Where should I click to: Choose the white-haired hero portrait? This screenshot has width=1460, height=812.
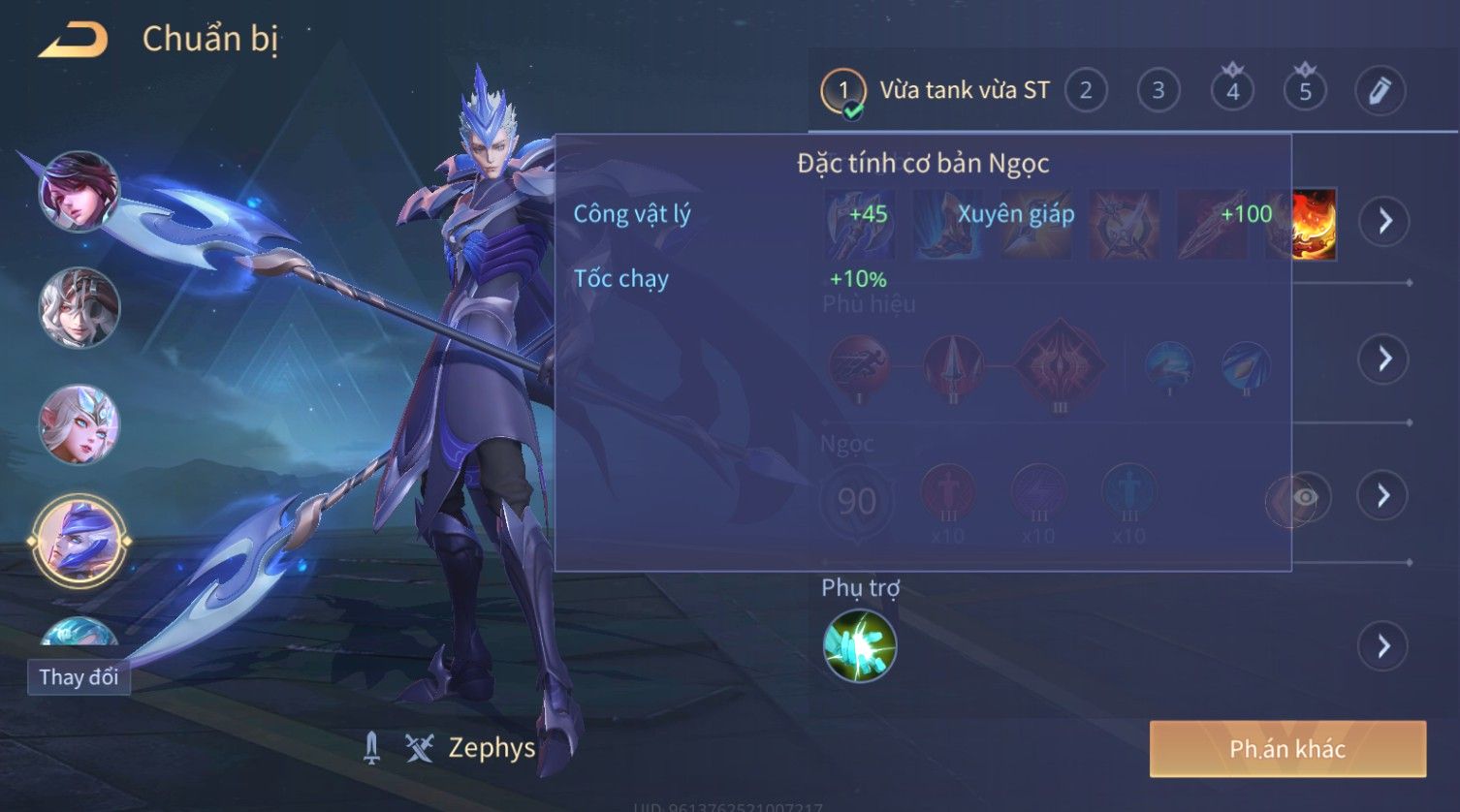[79, 308]
